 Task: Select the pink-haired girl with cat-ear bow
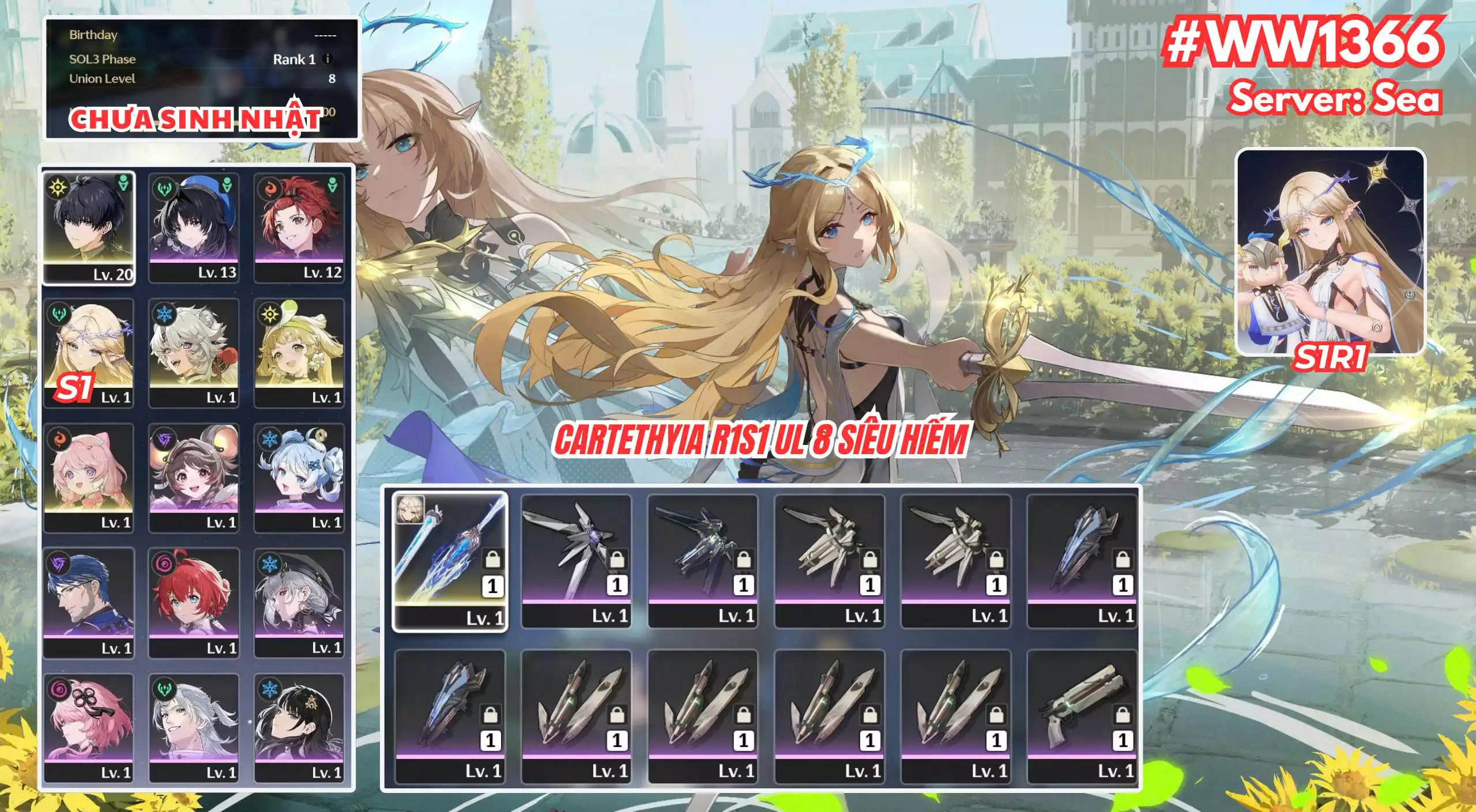tap(89, 478)
